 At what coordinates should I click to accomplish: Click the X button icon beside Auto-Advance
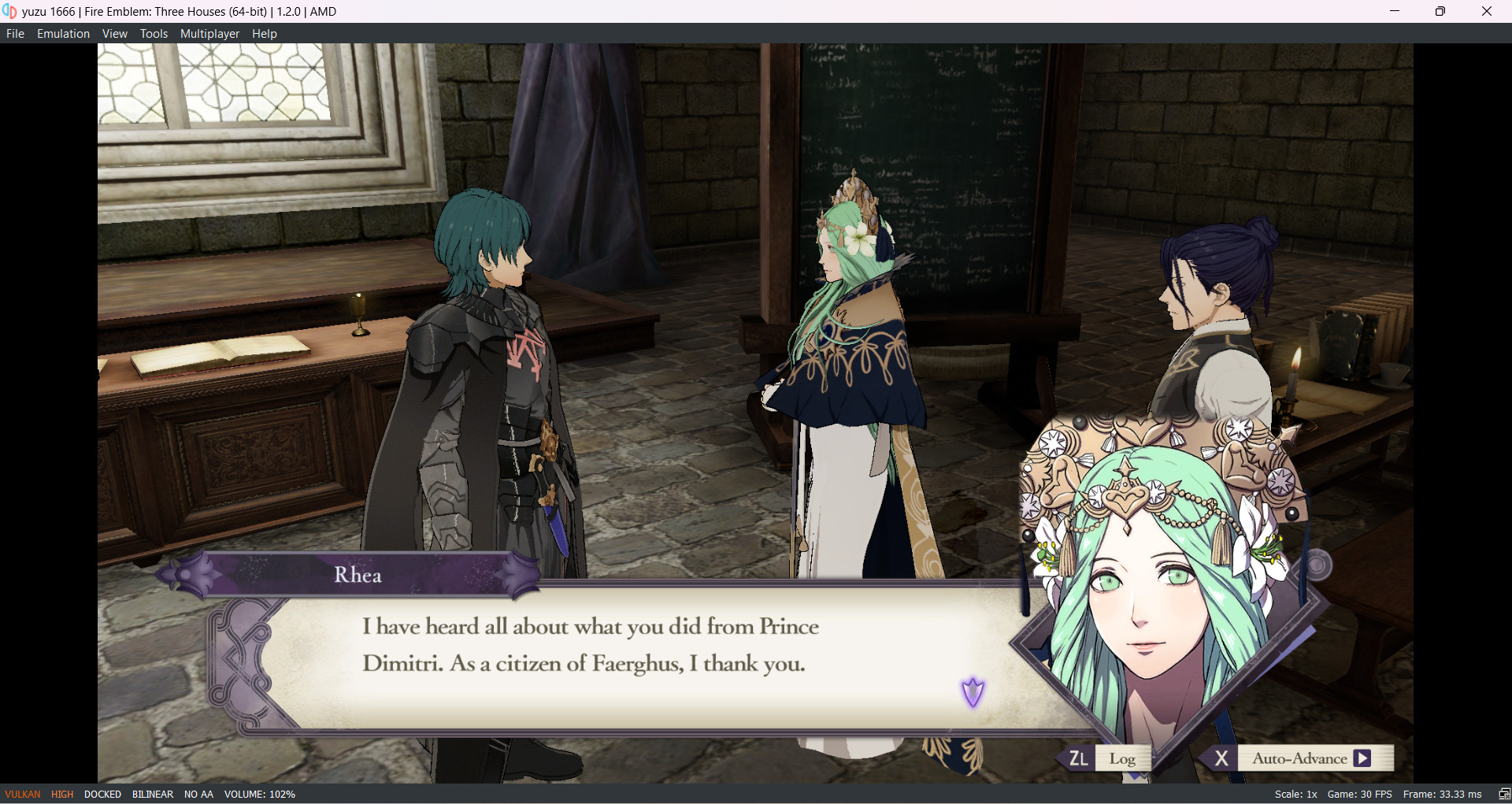[1222, 758]
